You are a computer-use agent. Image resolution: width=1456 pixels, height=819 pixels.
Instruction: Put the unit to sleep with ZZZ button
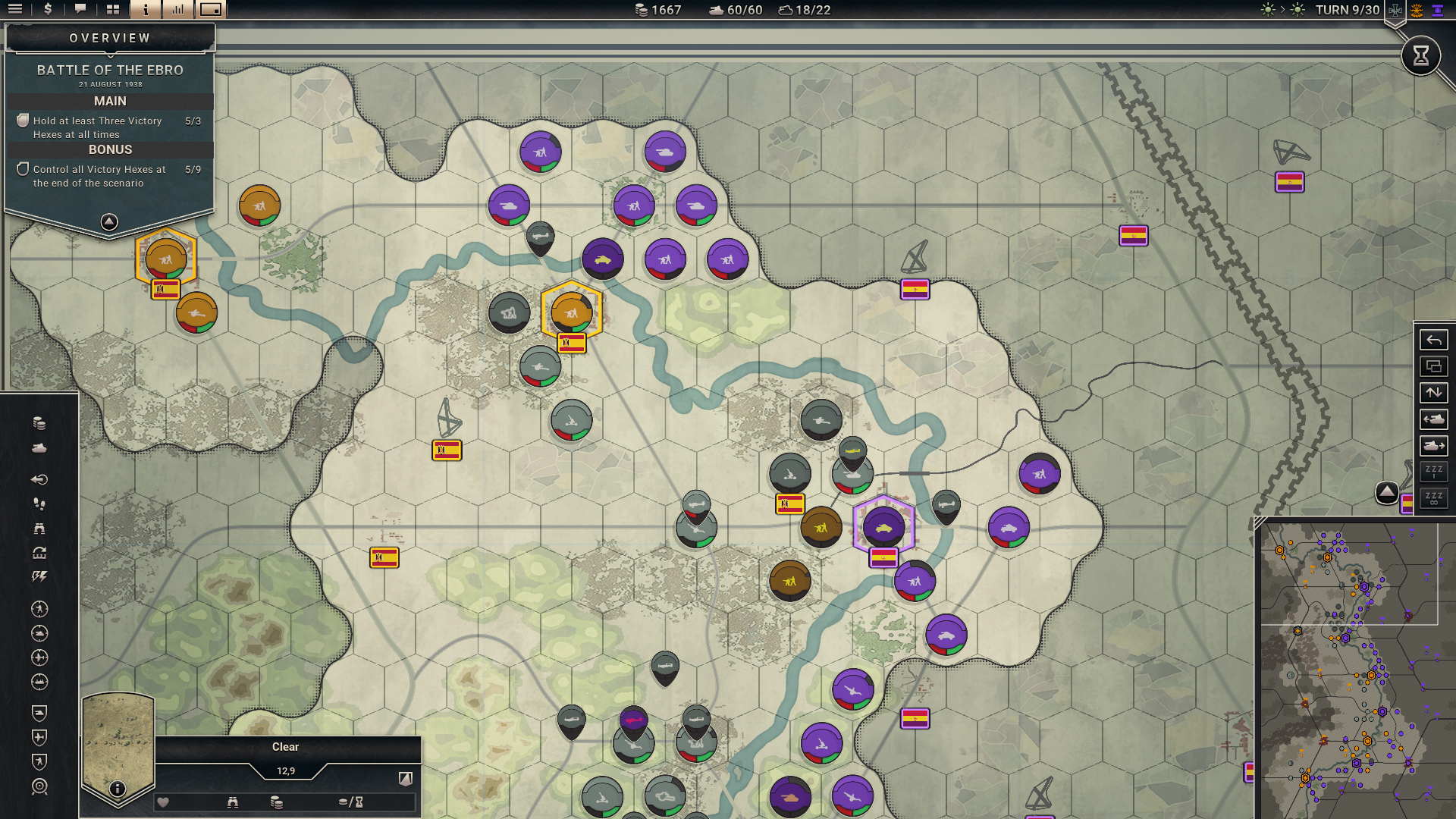tap(1433, 472)
